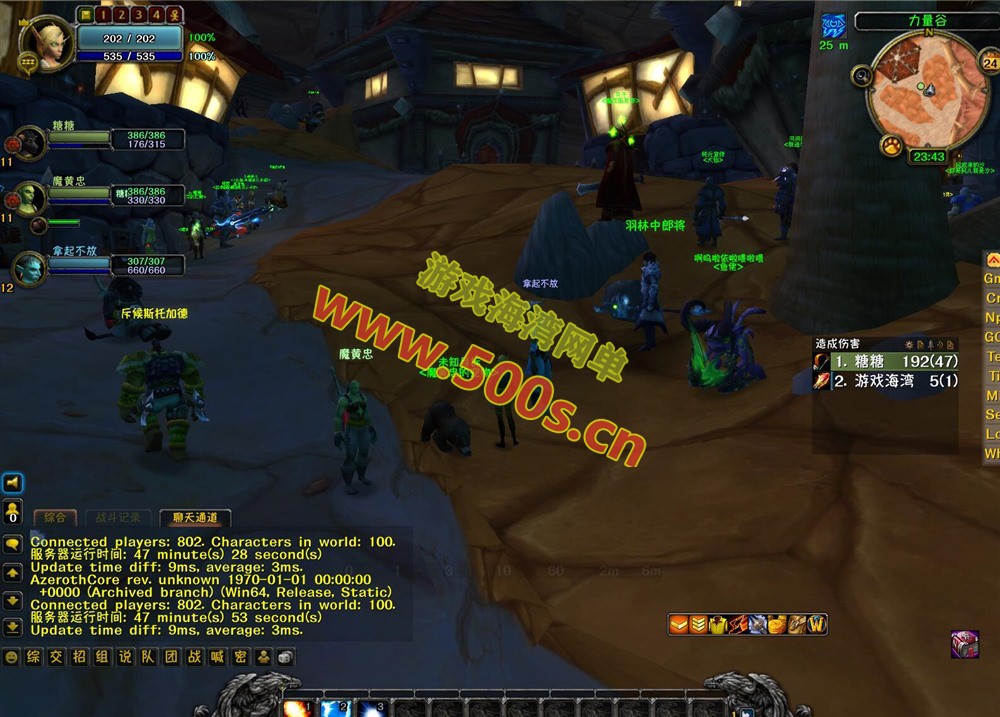Image resolution: width=1000 pixels, height=717 pixels.
Task: Open the 23:43 minimap clock
Action: 929,157
